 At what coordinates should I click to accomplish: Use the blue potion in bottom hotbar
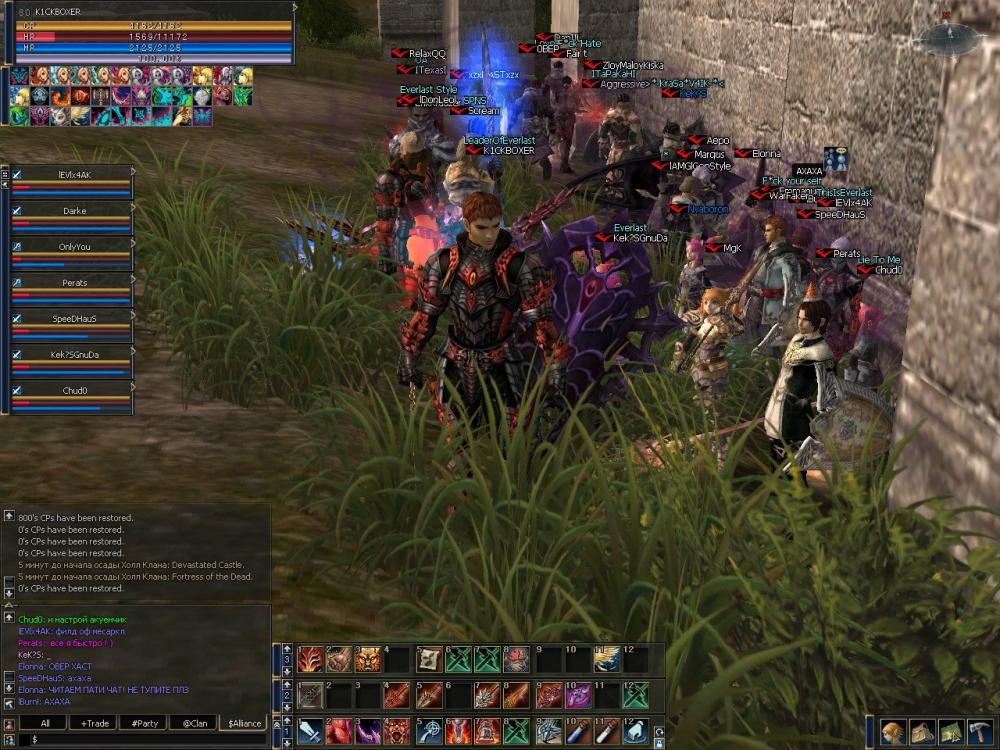coord(575,731)
